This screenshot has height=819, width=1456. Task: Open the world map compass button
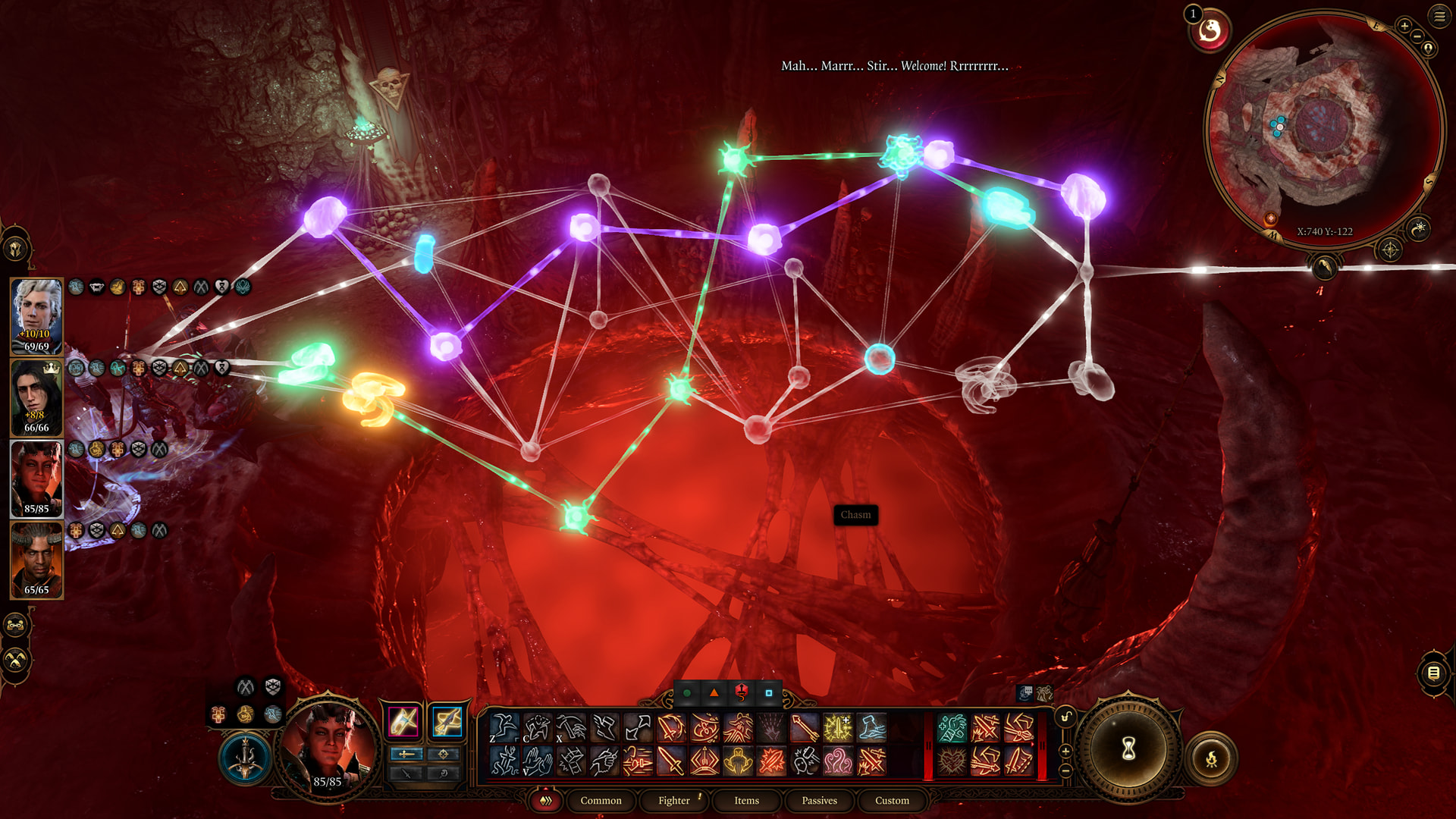[x=1389, y=249]
